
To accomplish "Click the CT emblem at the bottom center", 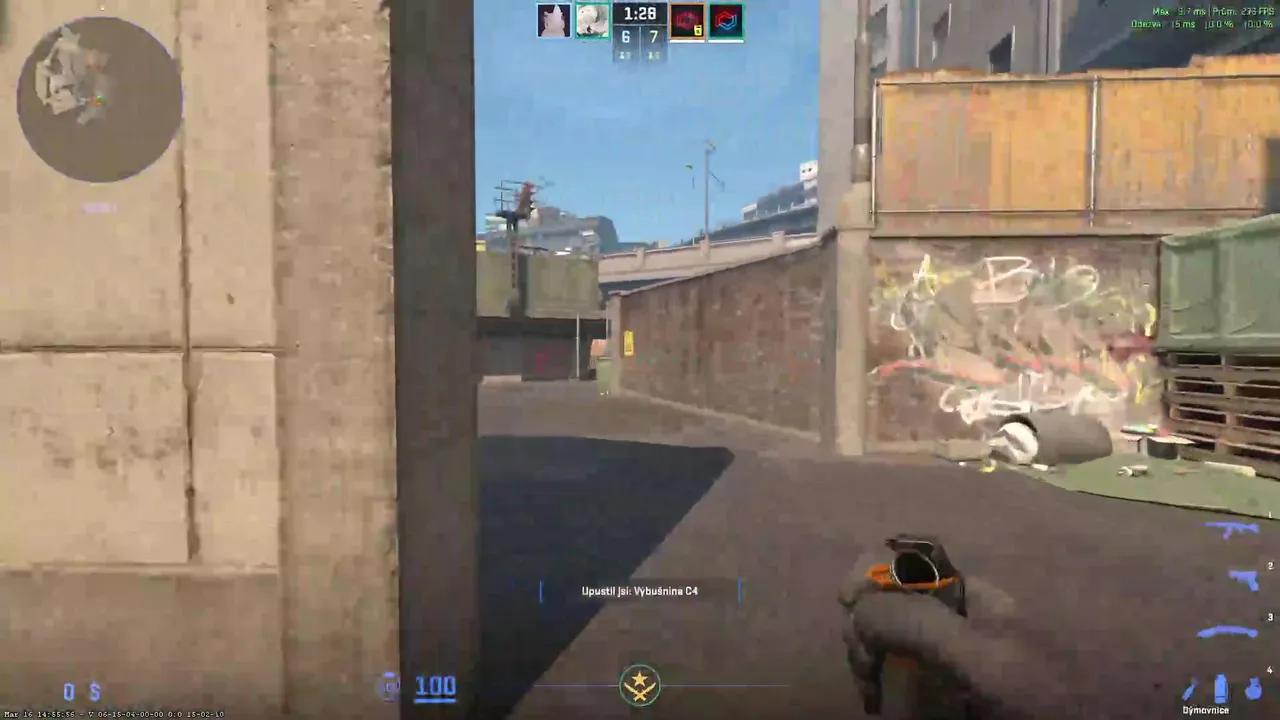I will pos(639,683).
